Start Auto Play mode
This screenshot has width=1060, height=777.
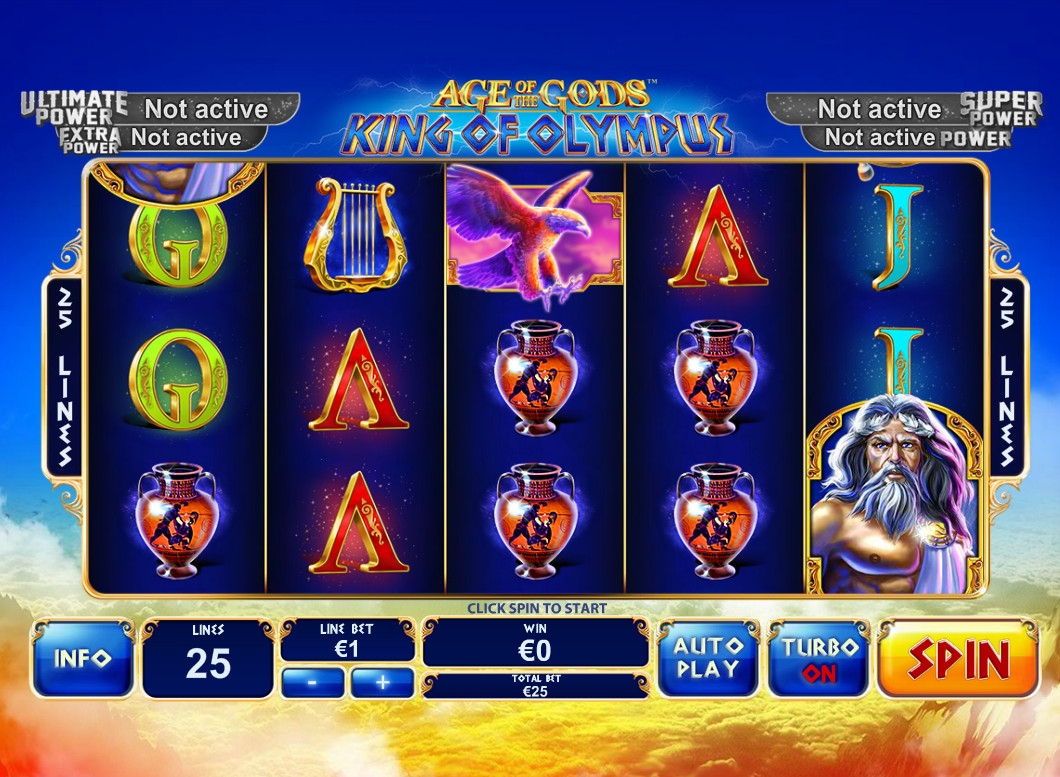click(x=708, y=659)
